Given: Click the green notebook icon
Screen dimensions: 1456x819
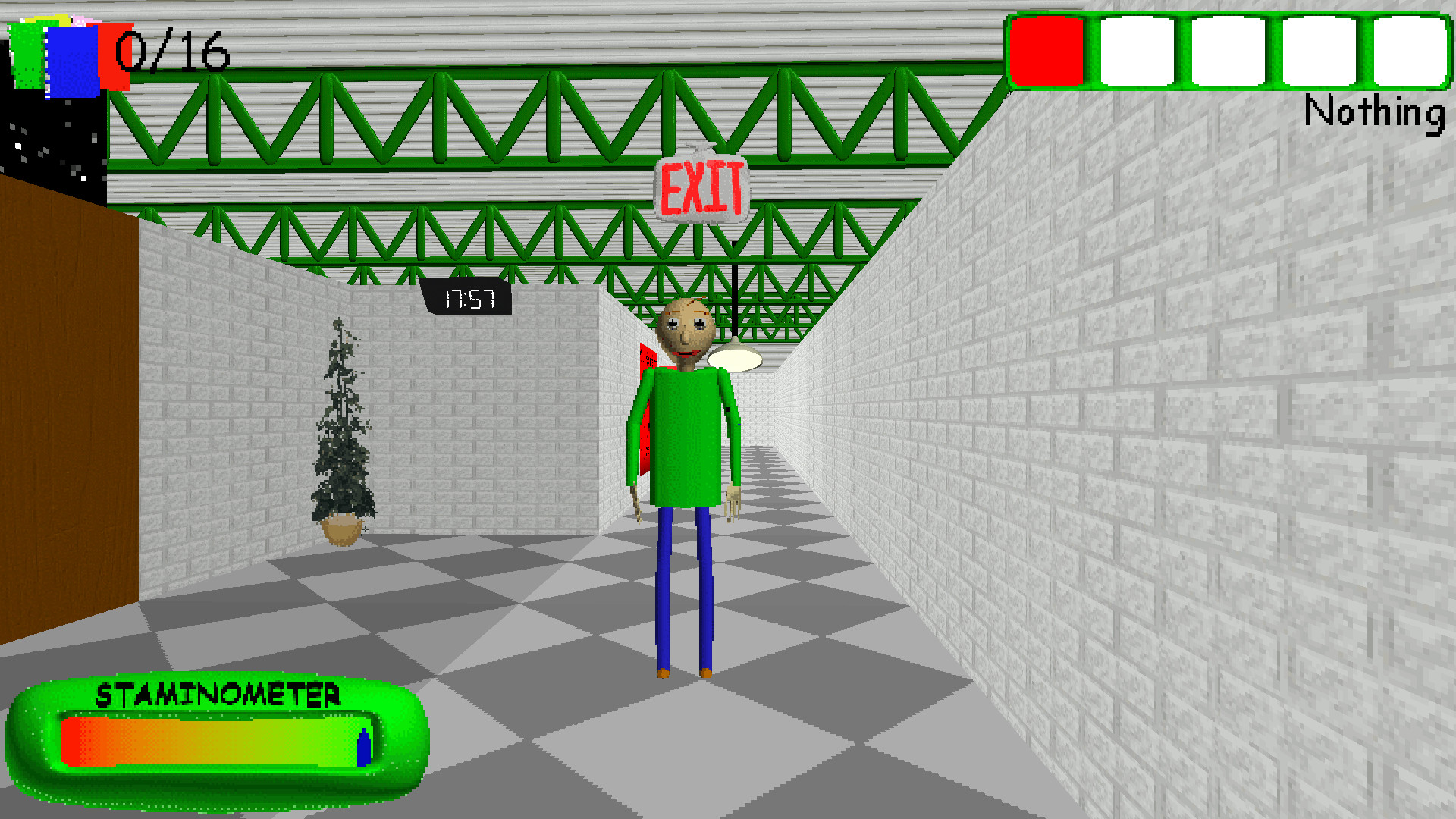Looking at the screenshot, I should point(27,55).
